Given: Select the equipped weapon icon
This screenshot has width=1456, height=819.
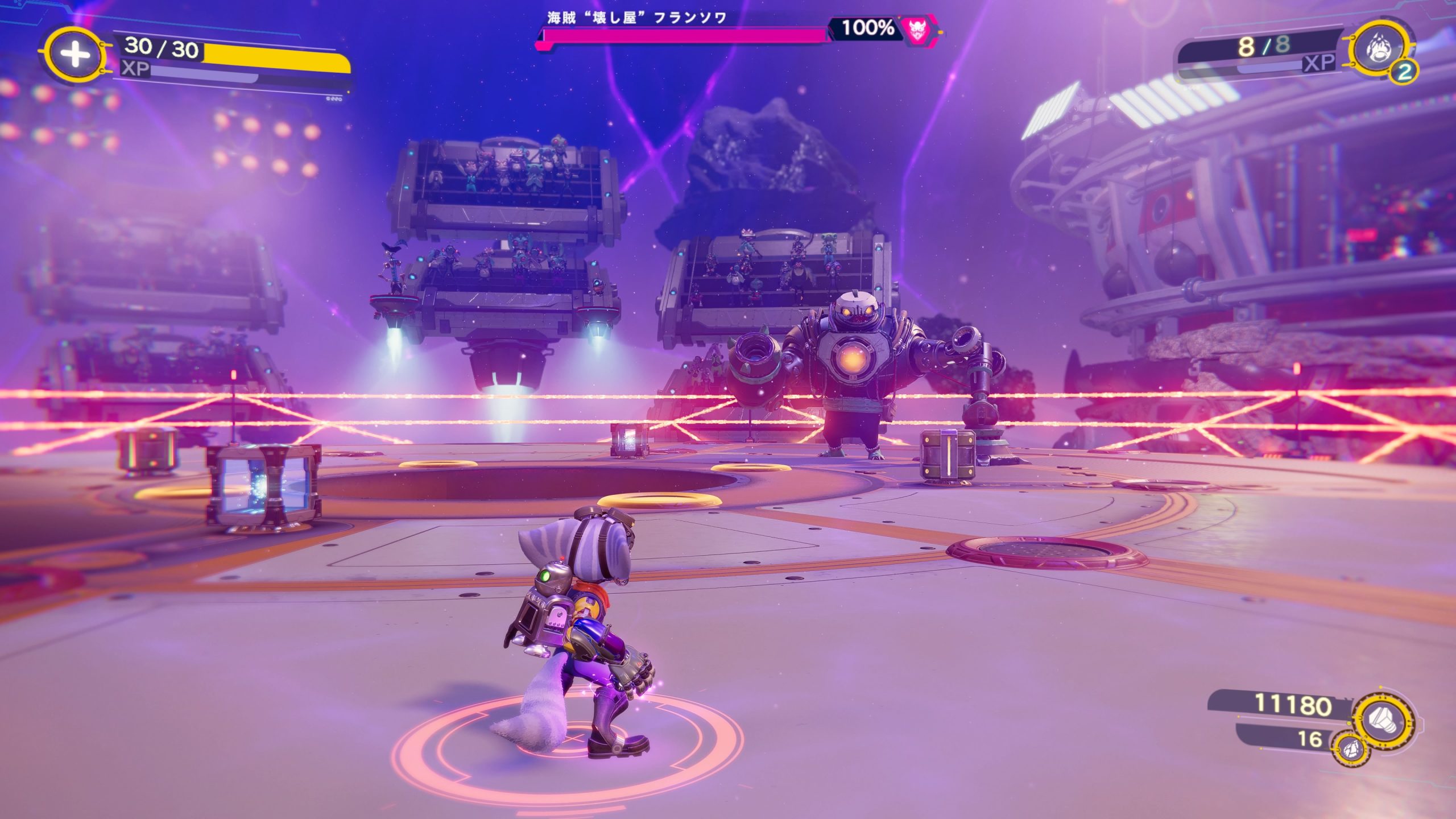Looking at the screenshot, I should (1377, 49).
